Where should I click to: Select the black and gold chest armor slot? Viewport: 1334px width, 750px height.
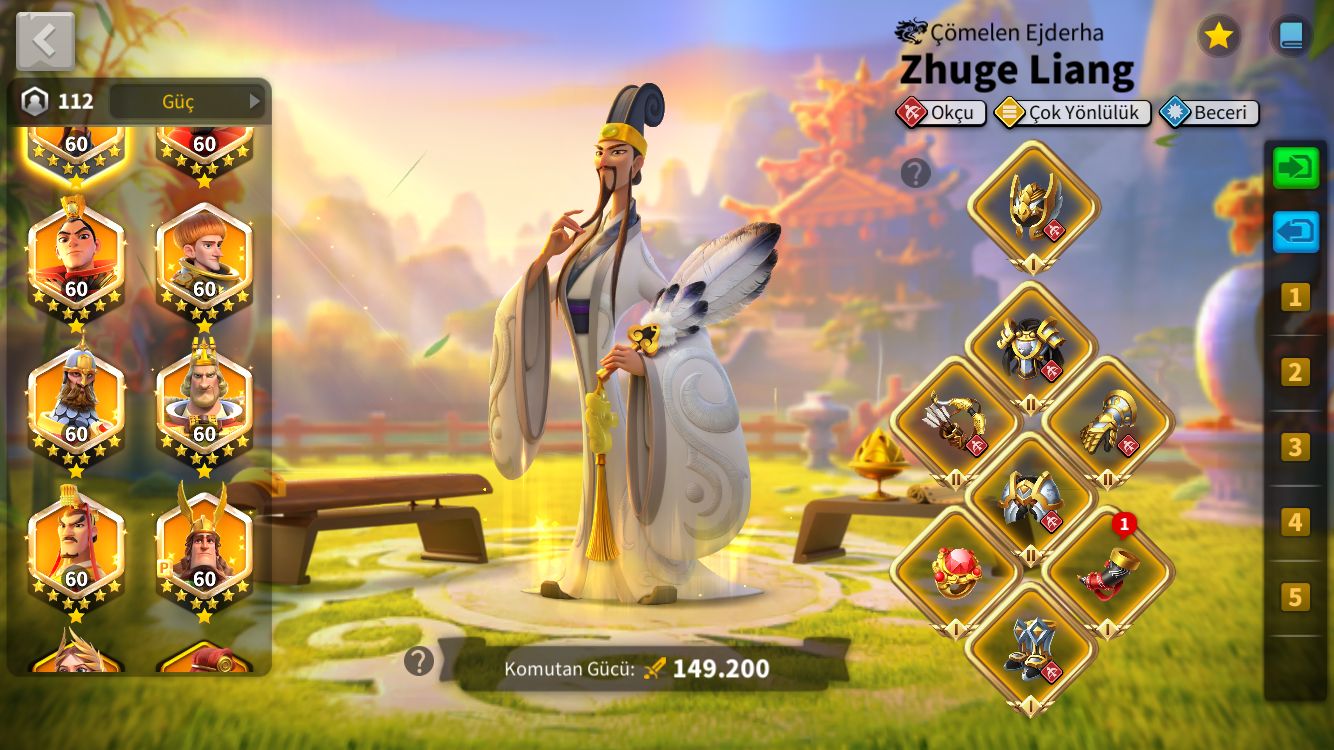point(1031,348)
